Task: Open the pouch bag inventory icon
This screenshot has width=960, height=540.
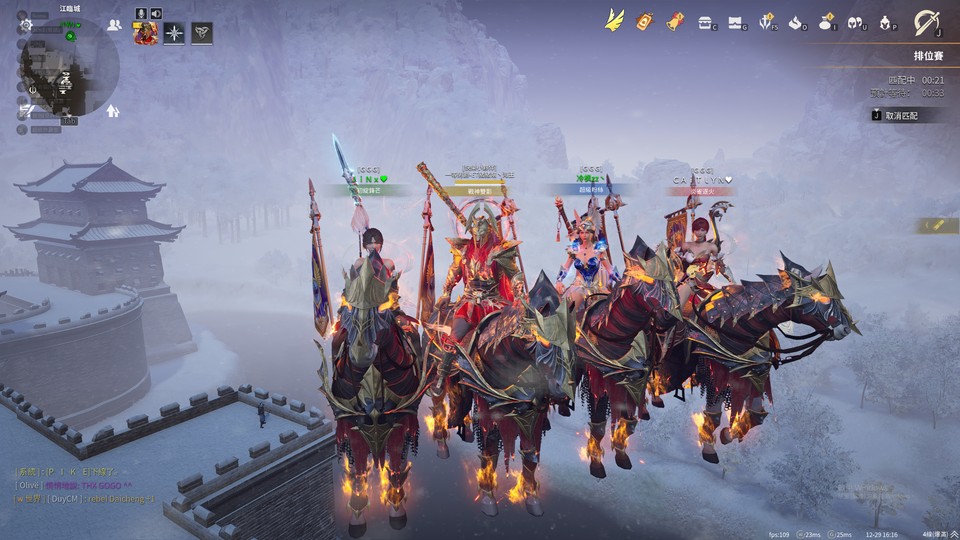Action: 827,21
